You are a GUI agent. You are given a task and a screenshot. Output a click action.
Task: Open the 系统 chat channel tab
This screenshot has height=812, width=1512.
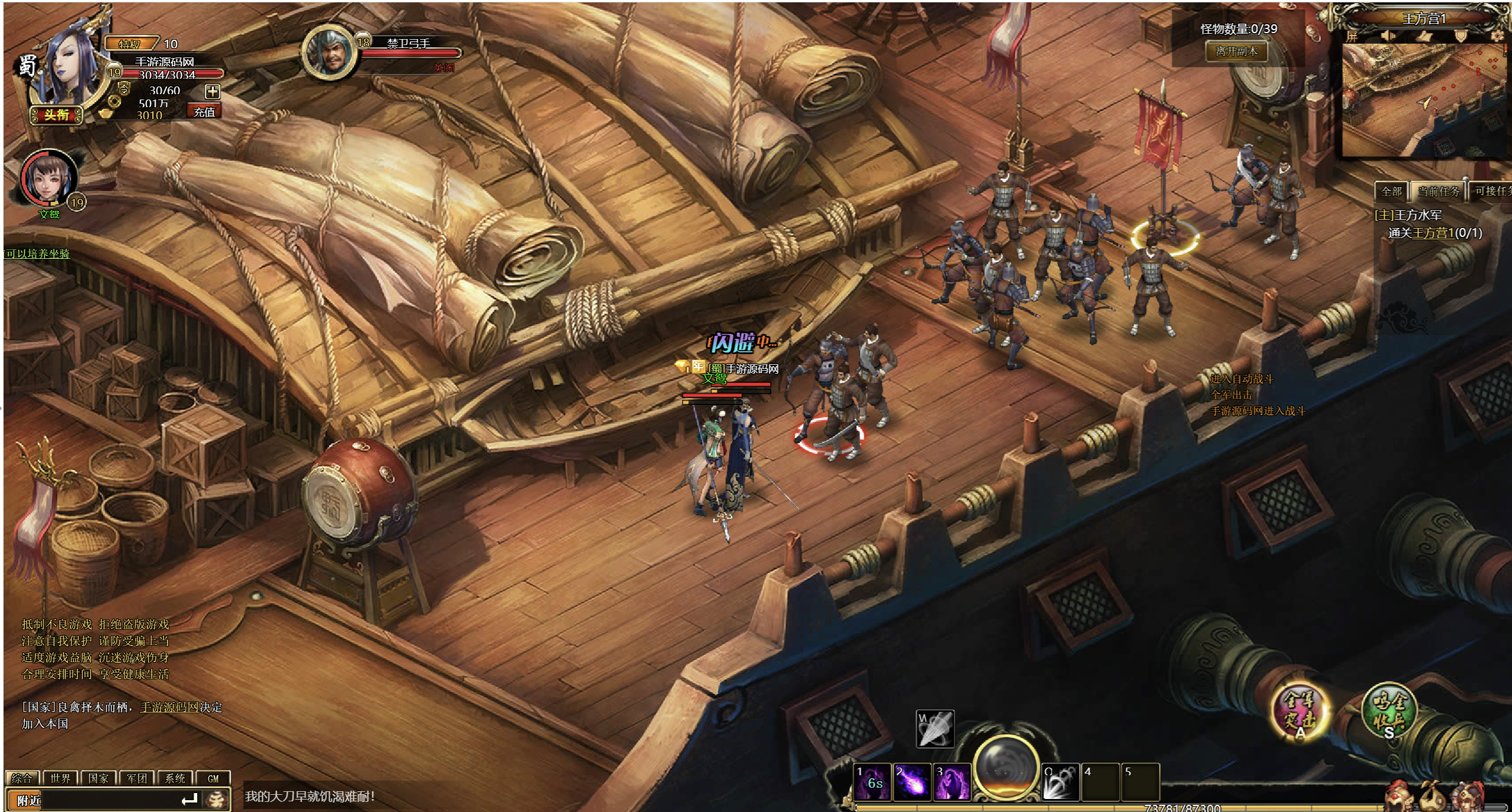tap(175, 778)
